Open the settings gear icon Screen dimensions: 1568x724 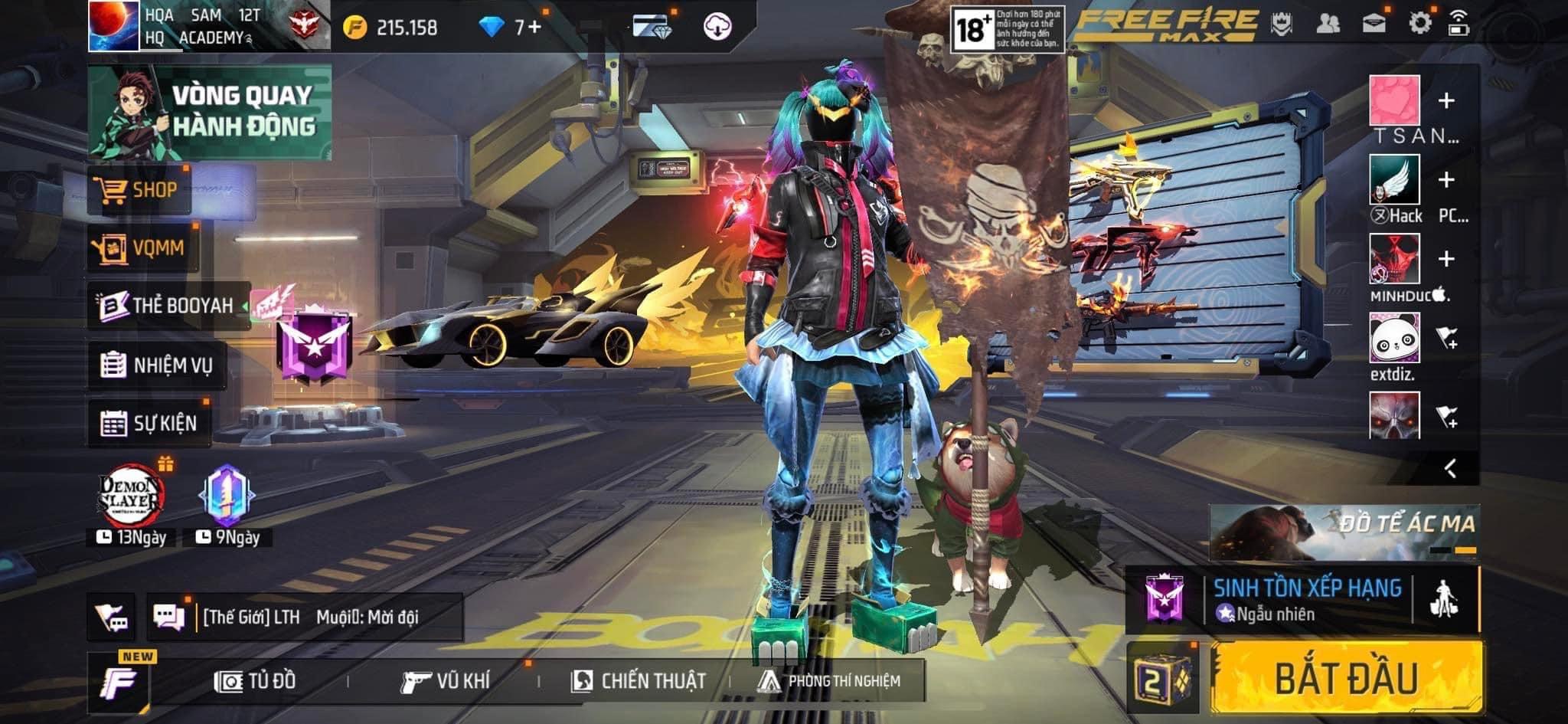coord(1419,23)
